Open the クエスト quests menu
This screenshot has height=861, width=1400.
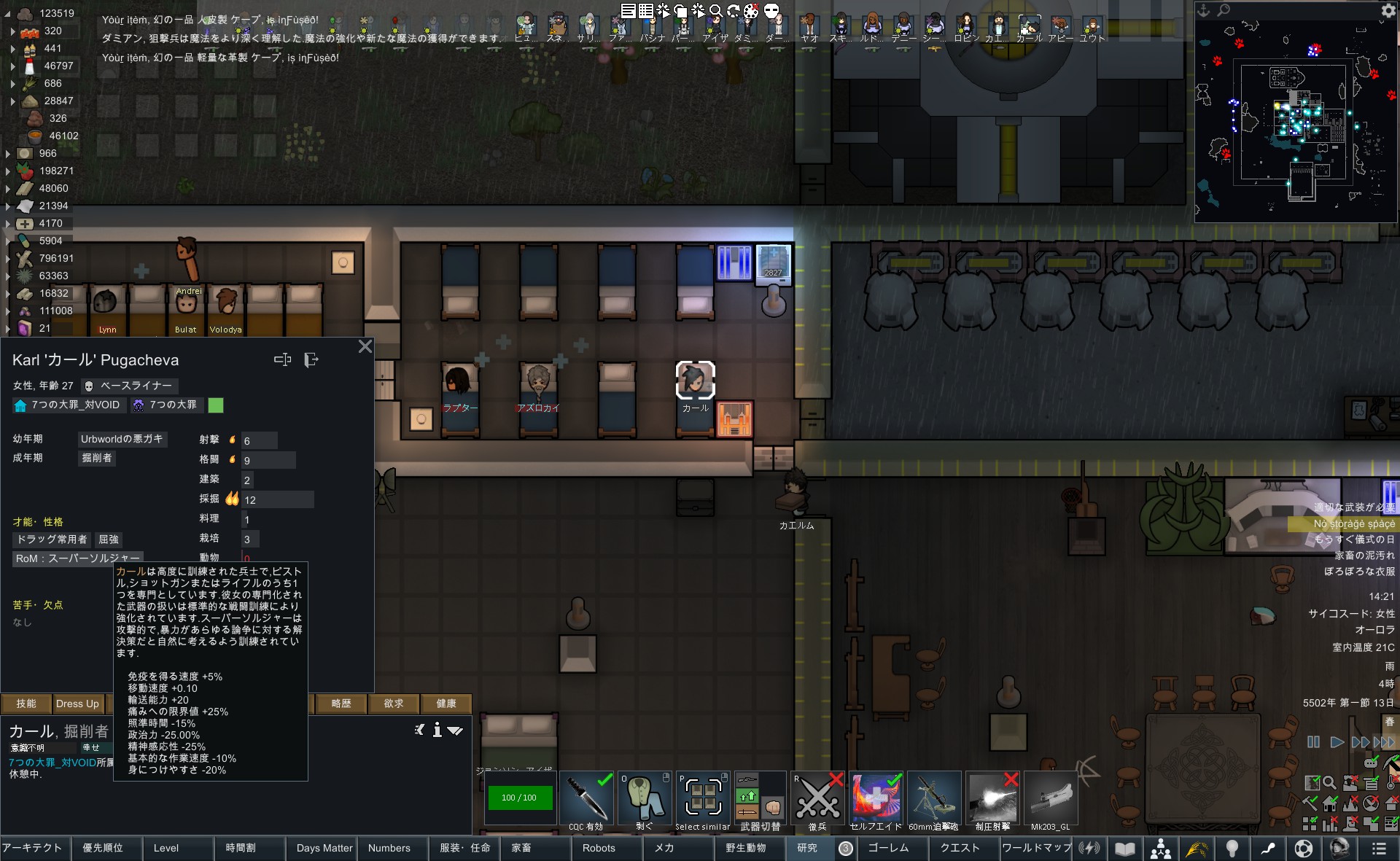tap(960, 848)
